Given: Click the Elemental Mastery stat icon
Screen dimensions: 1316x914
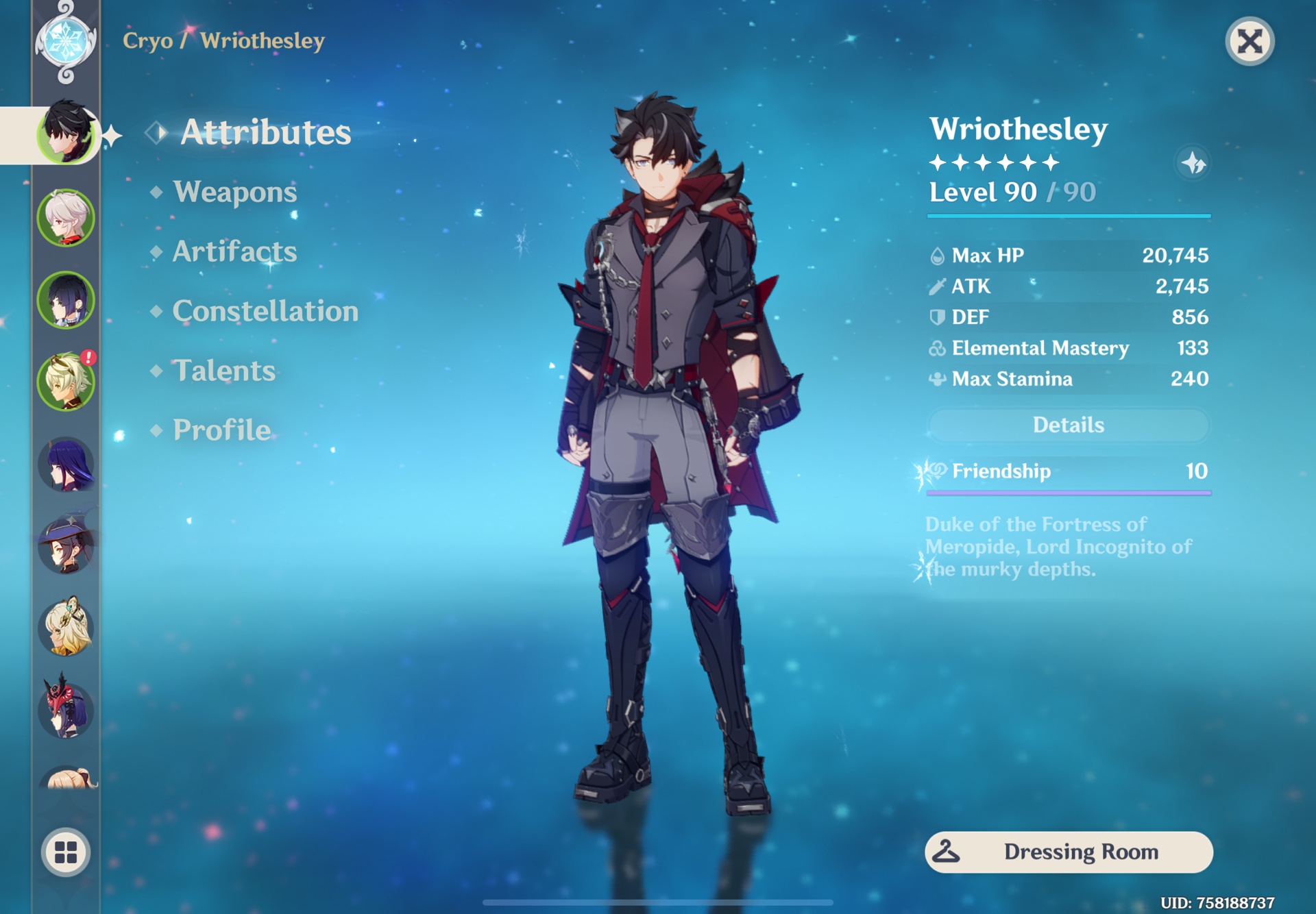Looking at the screenshot, I should 936,348.
